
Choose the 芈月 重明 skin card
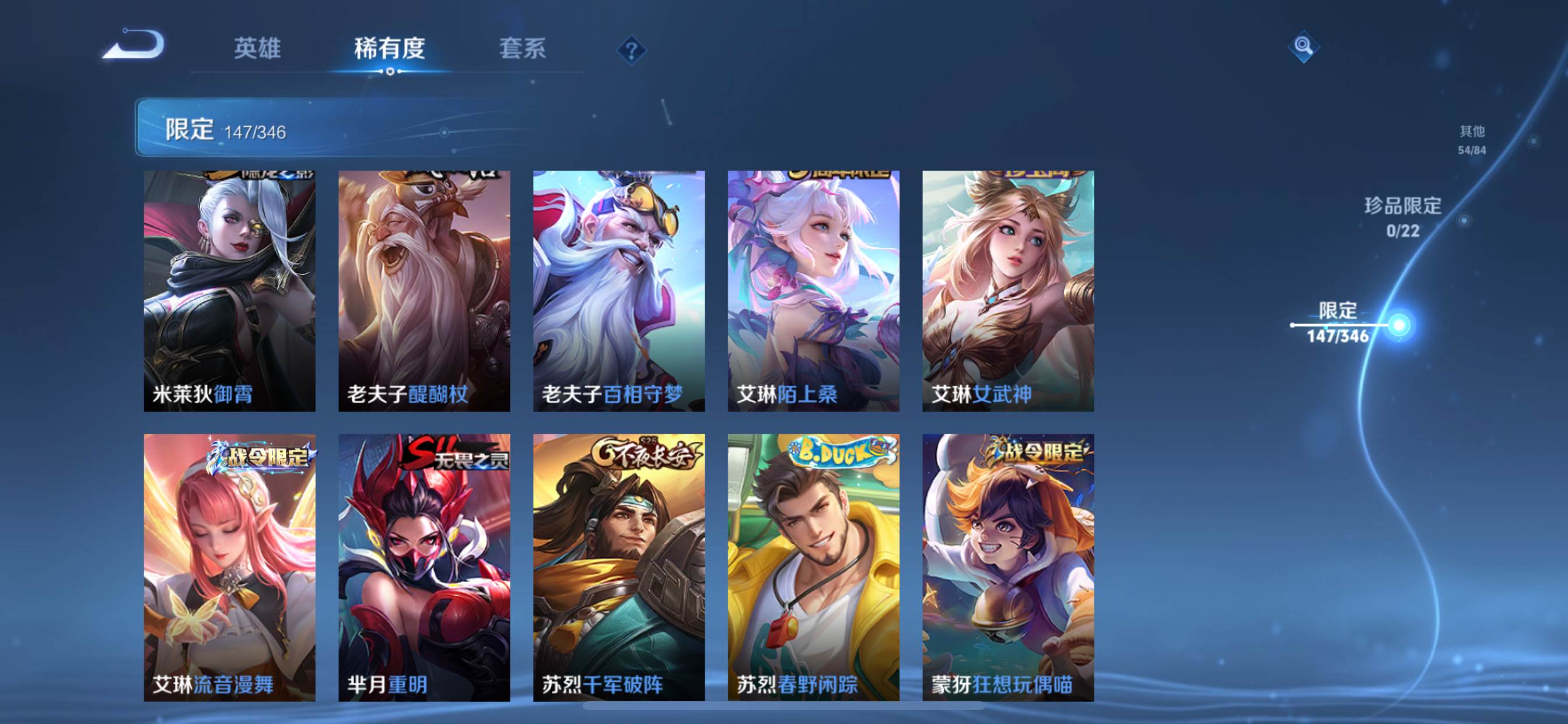(424, 567)
